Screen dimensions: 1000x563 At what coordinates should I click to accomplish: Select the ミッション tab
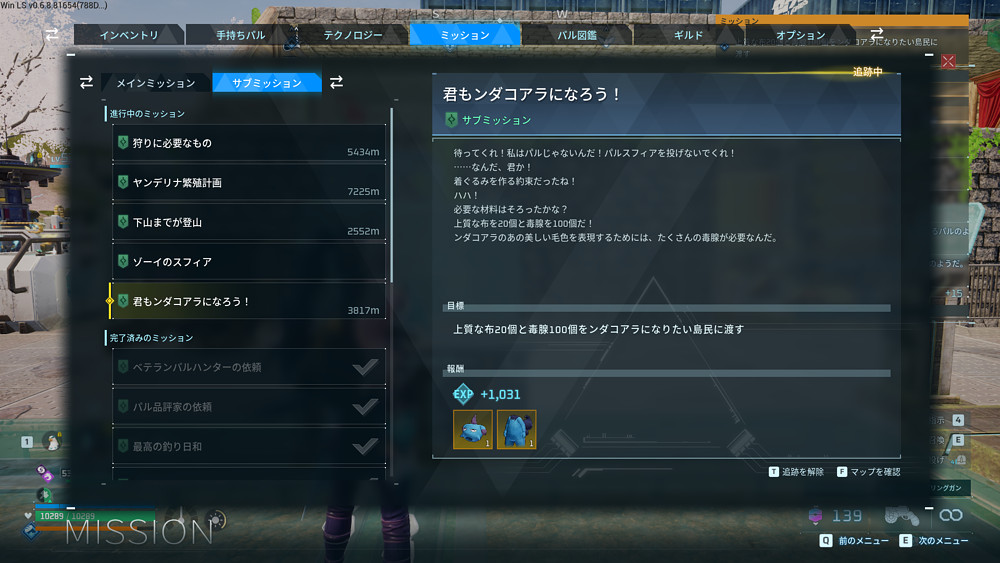(x=465, y=35)
